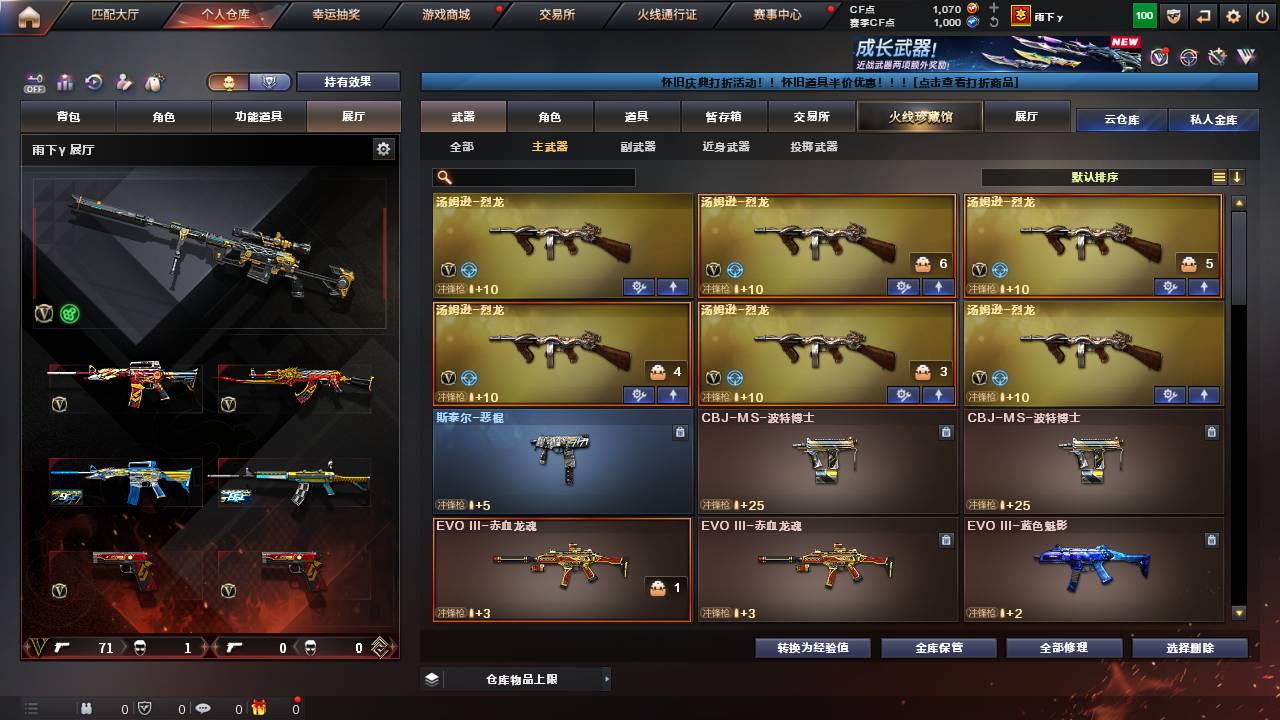Click the 选择删除 button
Screen dimensions: 1280x720
(1190, 647)
